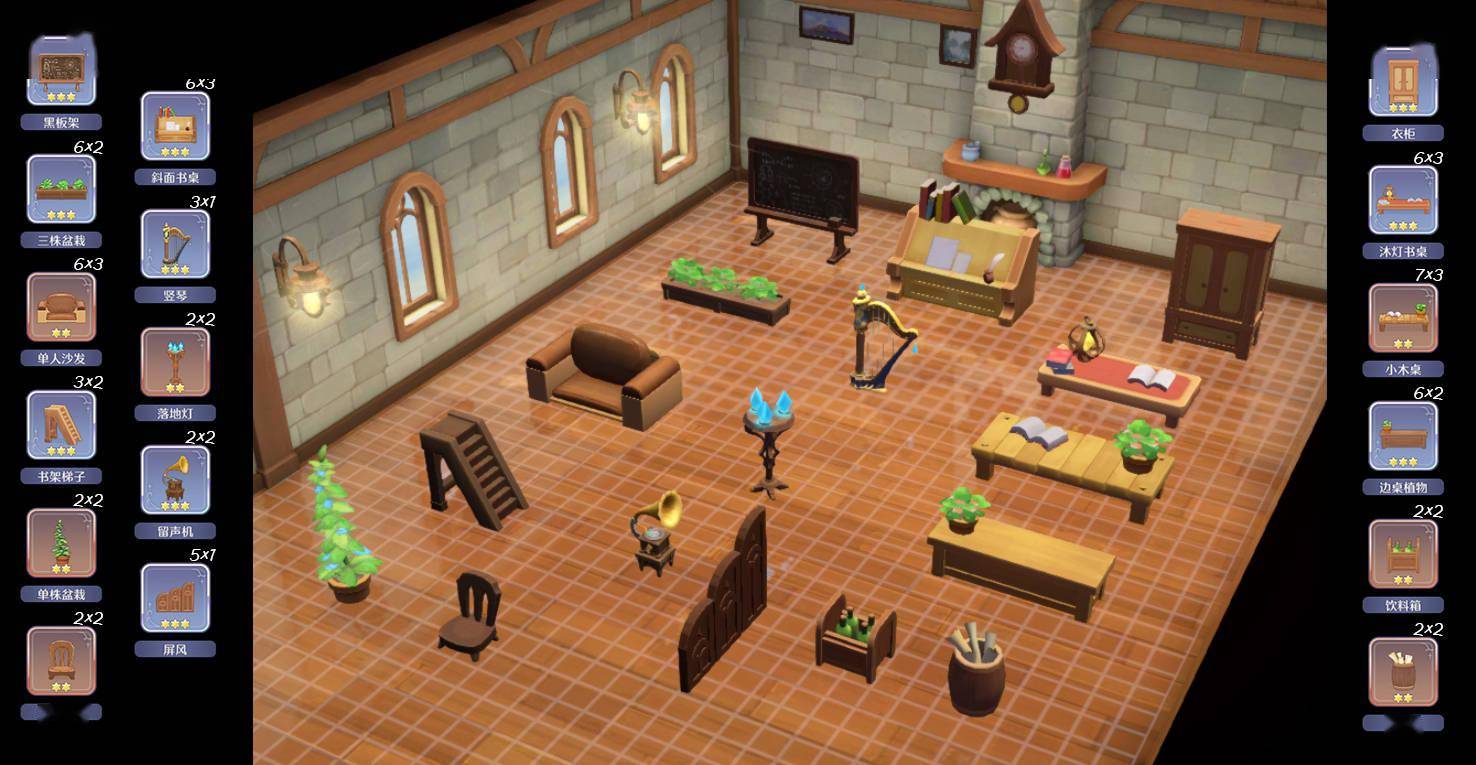This screenshot has width=1476, height=765.
Task: Click the 单株盆栽 single potted plant icon
Action: point(61,543)
